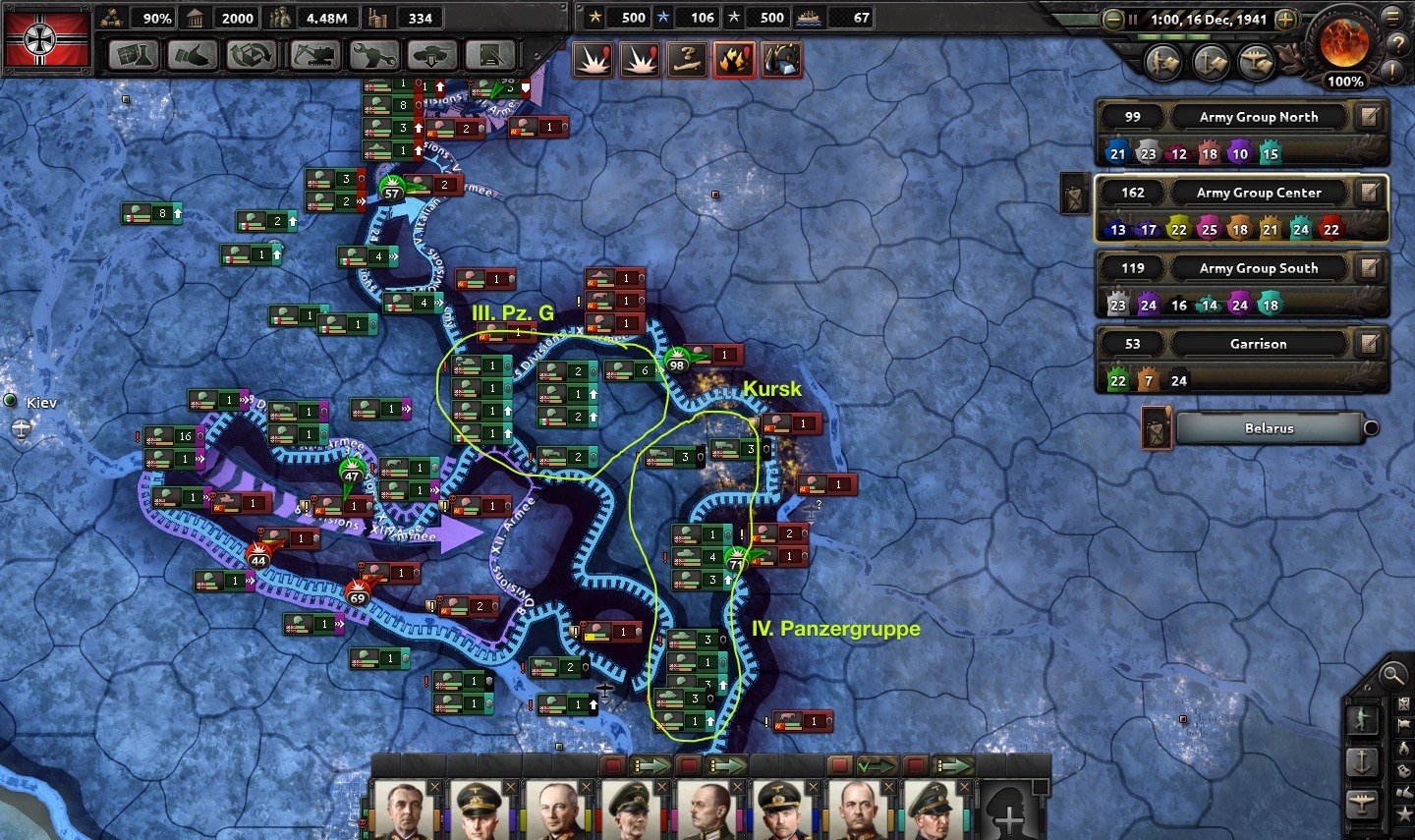Open the Production wrench screen
Image resolution: width=1415 pixels, height=840 pixels.
pos(373,55)
